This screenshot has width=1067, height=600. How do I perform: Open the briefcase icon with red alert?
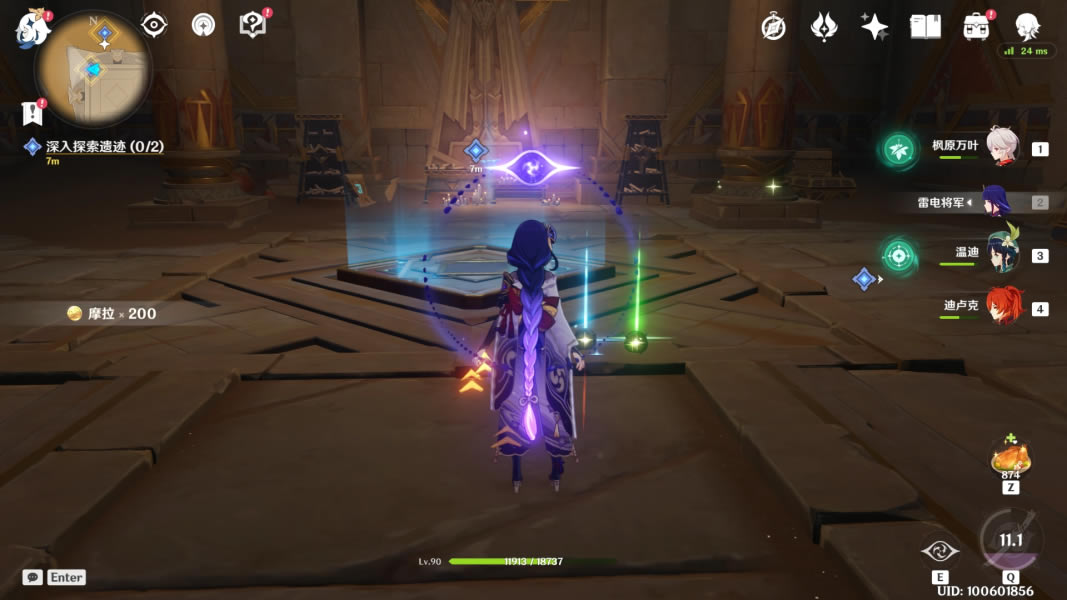[x=976, y=27]
